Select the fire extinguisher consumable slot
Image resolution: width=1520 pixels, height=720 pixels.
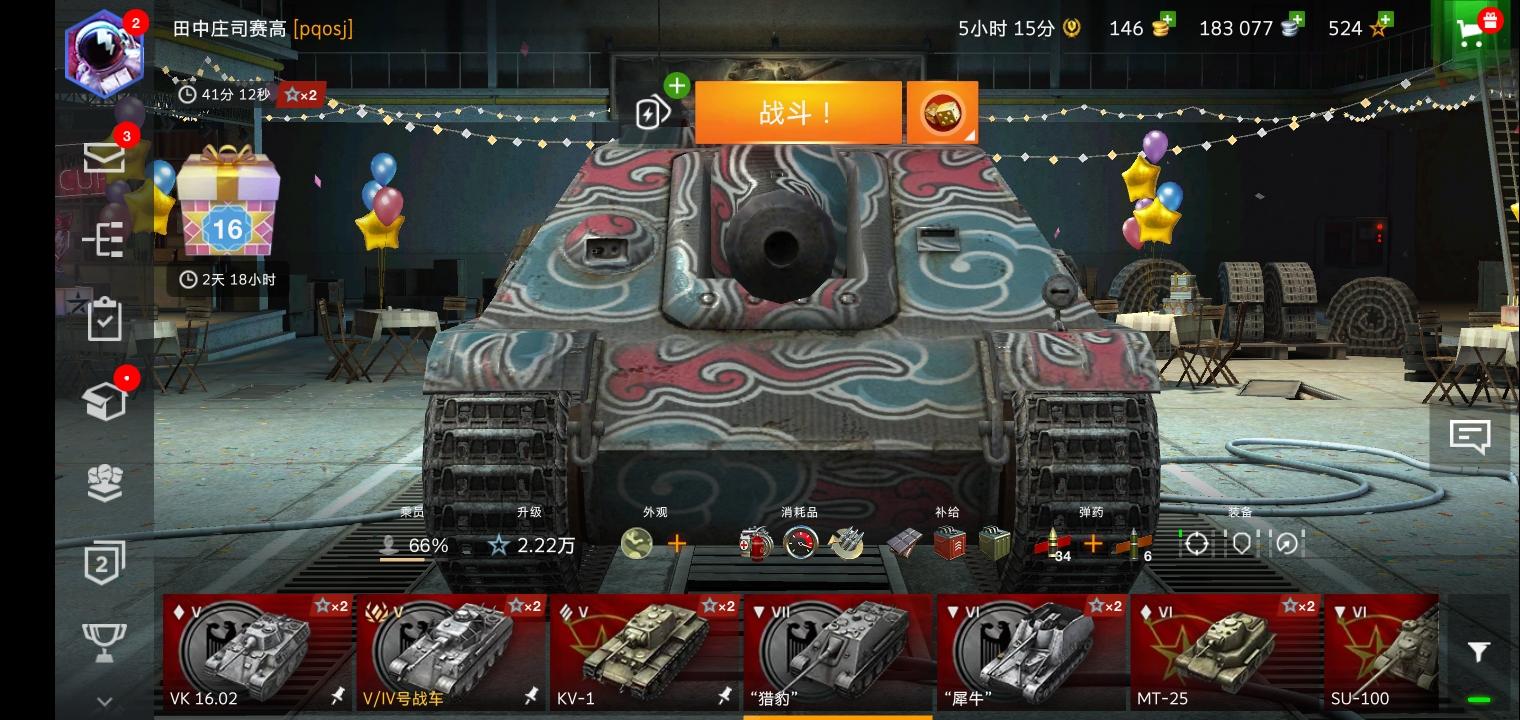tap(757, 545)
